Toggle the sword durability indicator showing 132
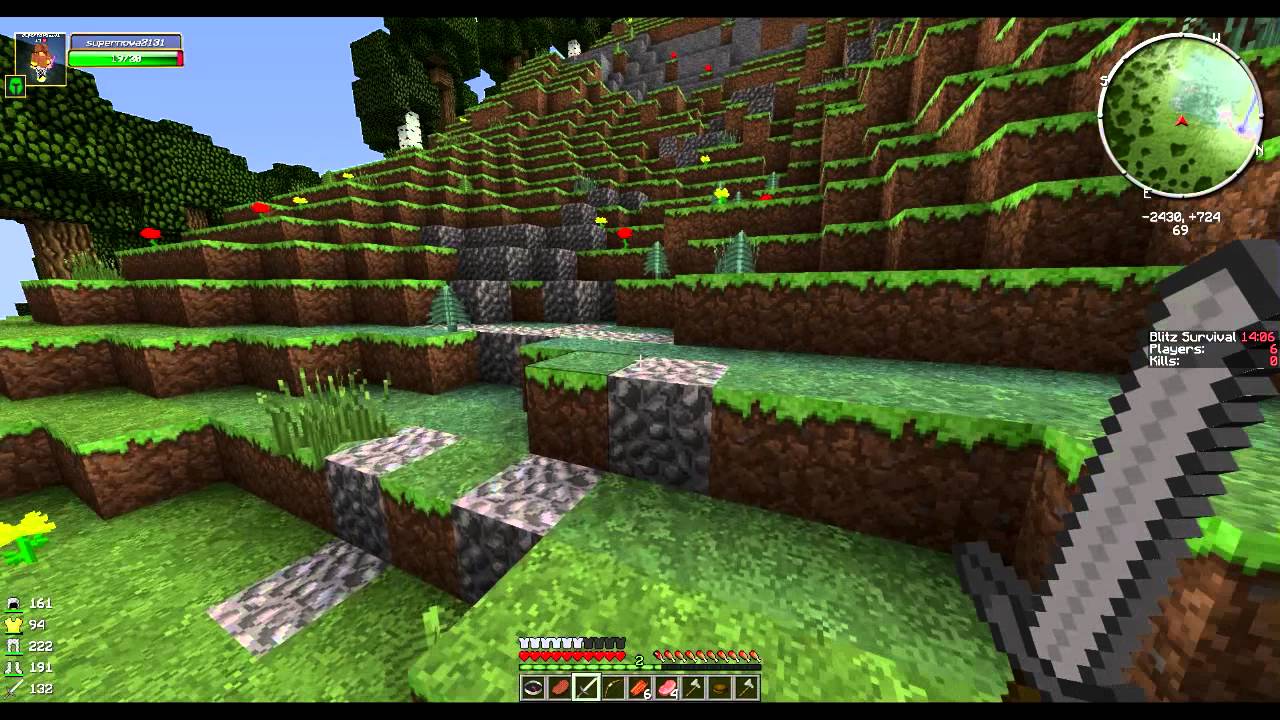 (x=30, y=688)
